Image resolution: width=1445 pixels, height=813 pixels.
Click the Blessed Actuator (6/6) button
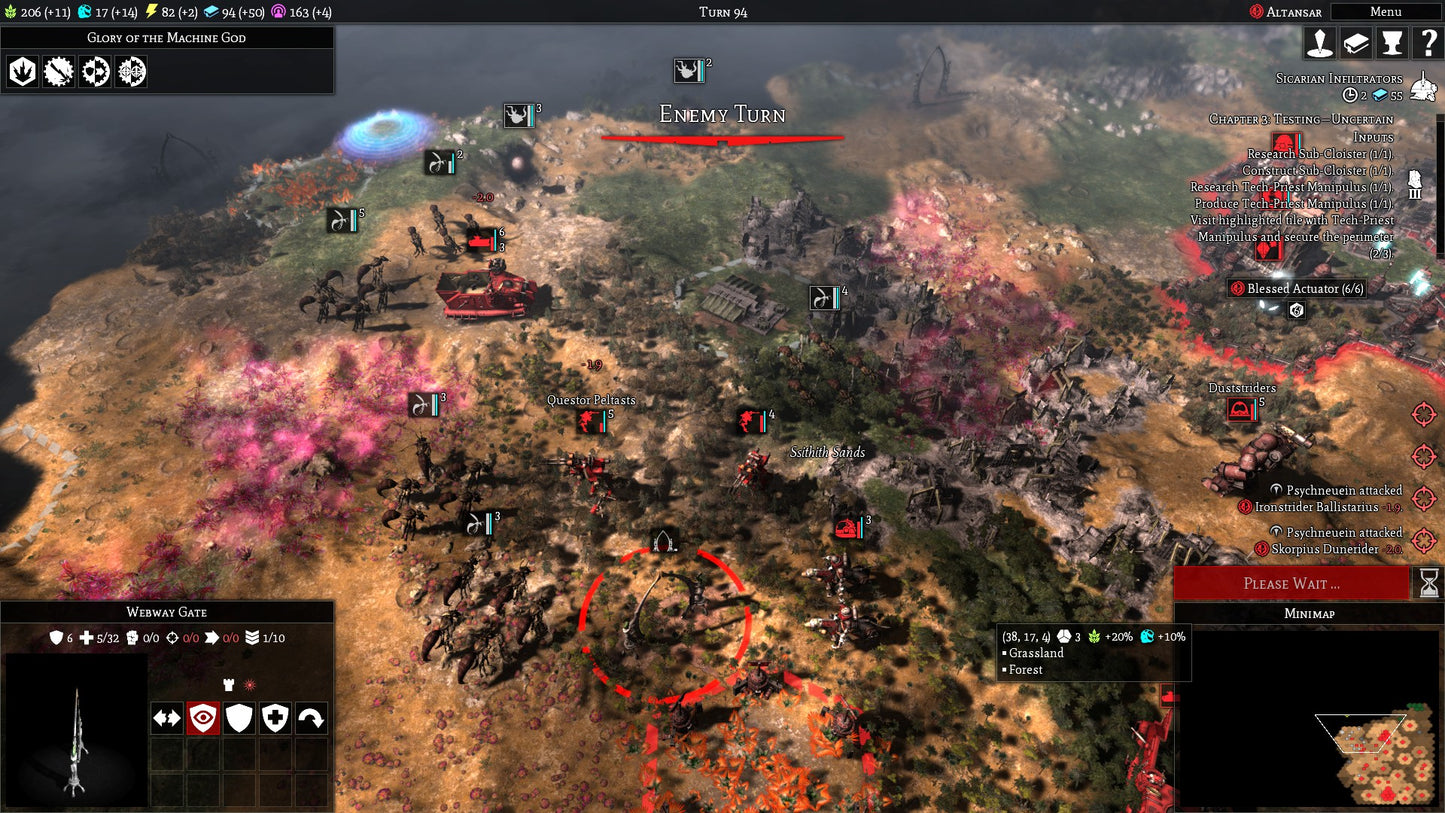point(1297,289)
